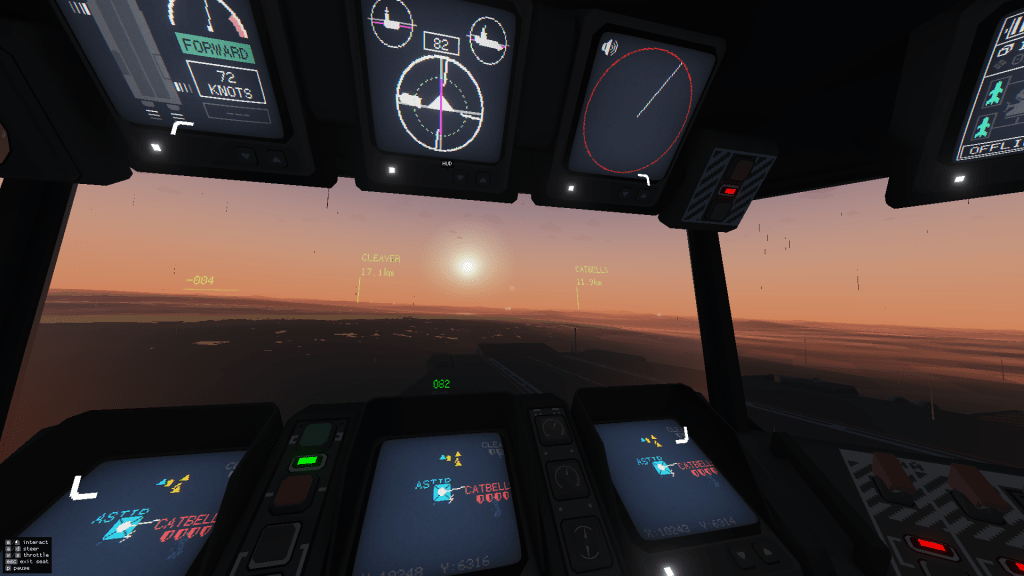Select the FORWARD gear indicator

[x=216, y=47]
